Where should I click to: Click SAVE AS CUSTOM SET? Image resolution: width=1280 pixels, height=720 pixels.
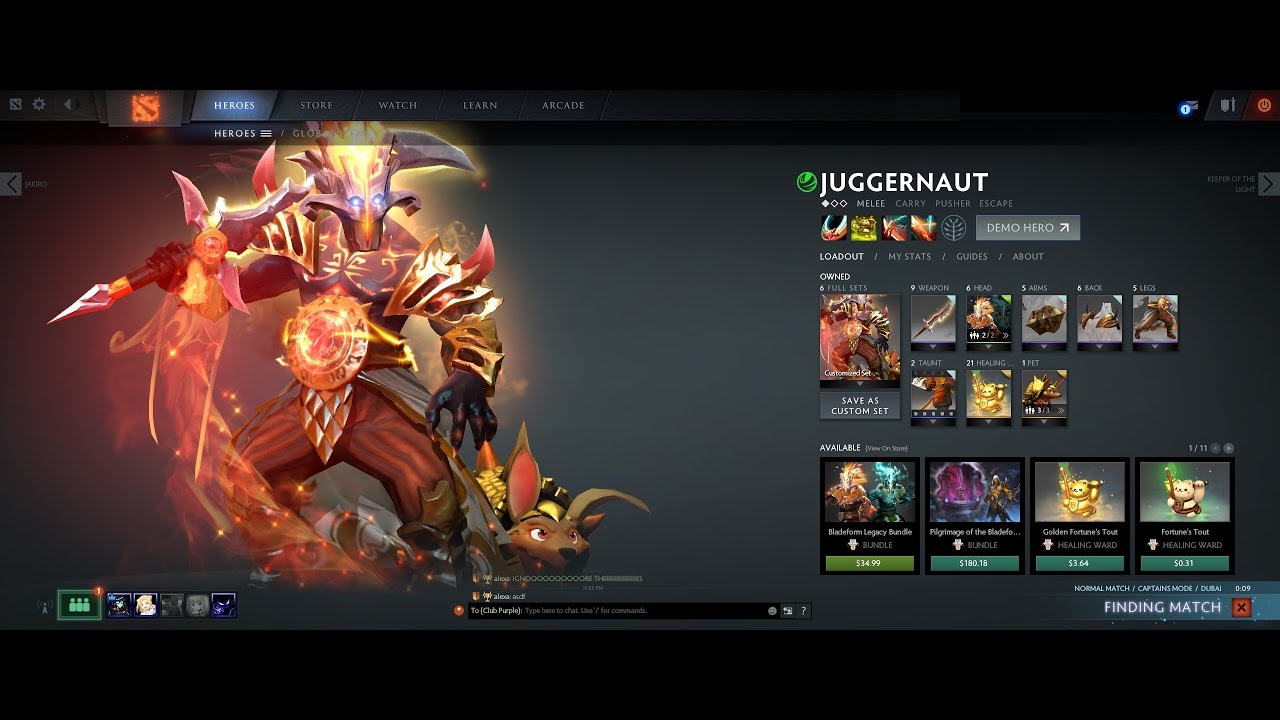pos(859,404)
